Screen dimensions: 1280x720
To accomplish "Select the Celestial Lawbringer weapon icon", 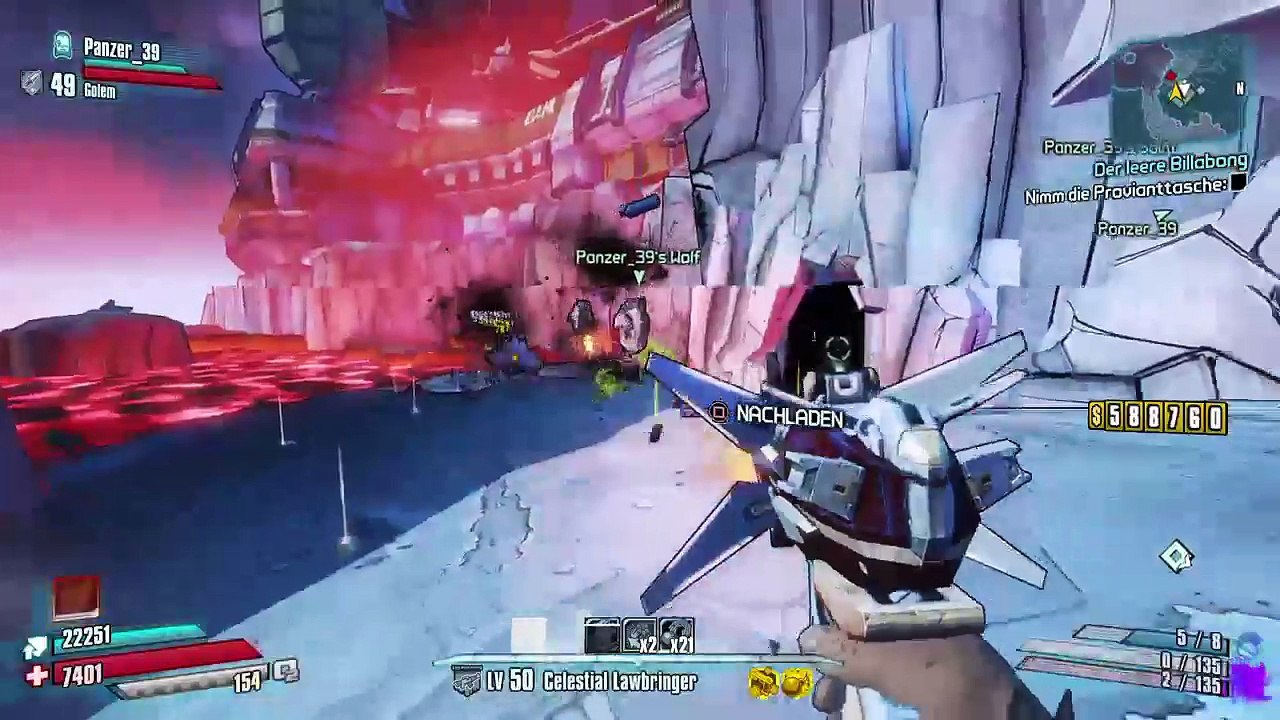I will coord(467,682).
